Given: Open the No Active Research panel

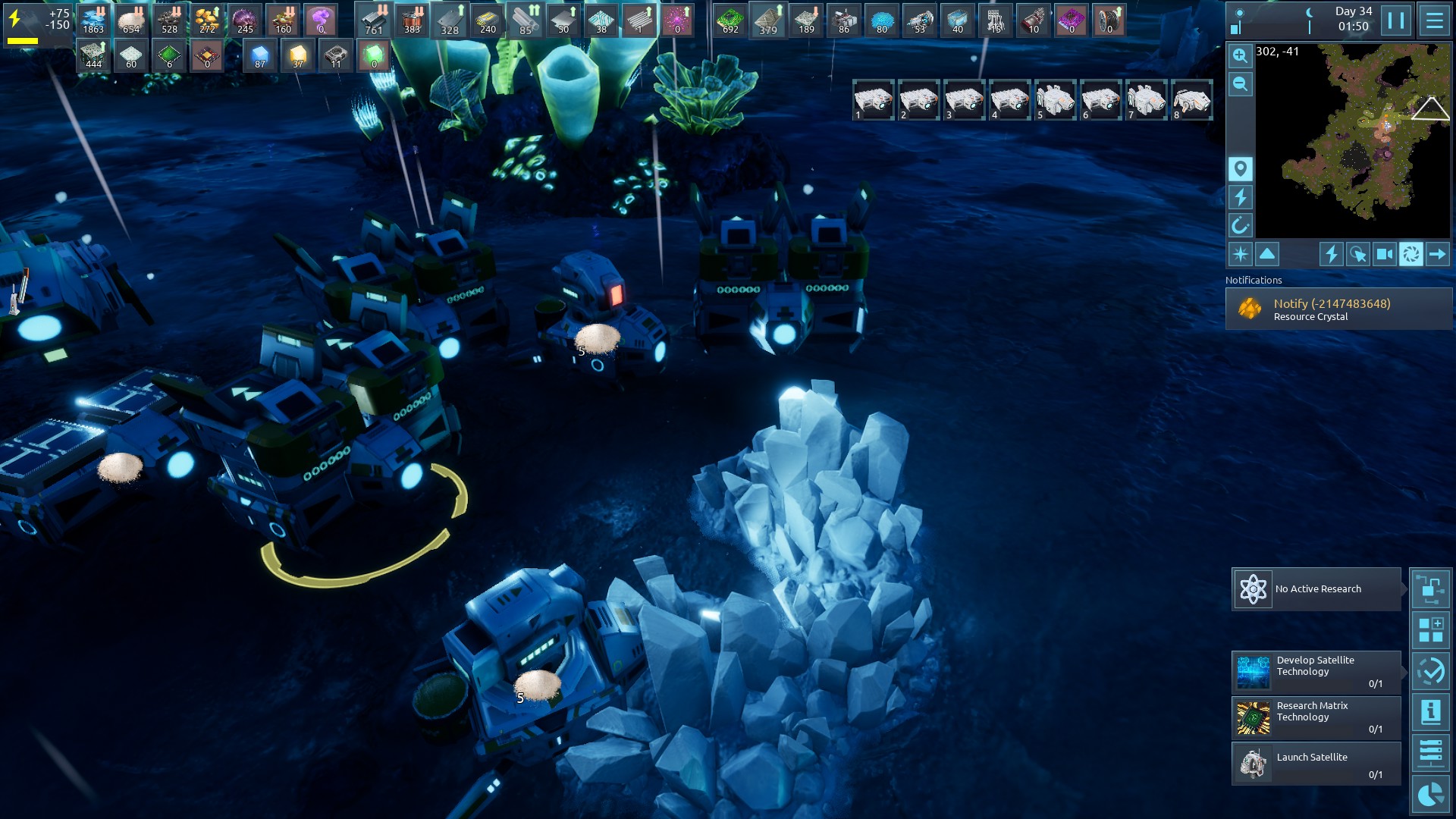Looking at the screenshot, I should point(1316,589).
